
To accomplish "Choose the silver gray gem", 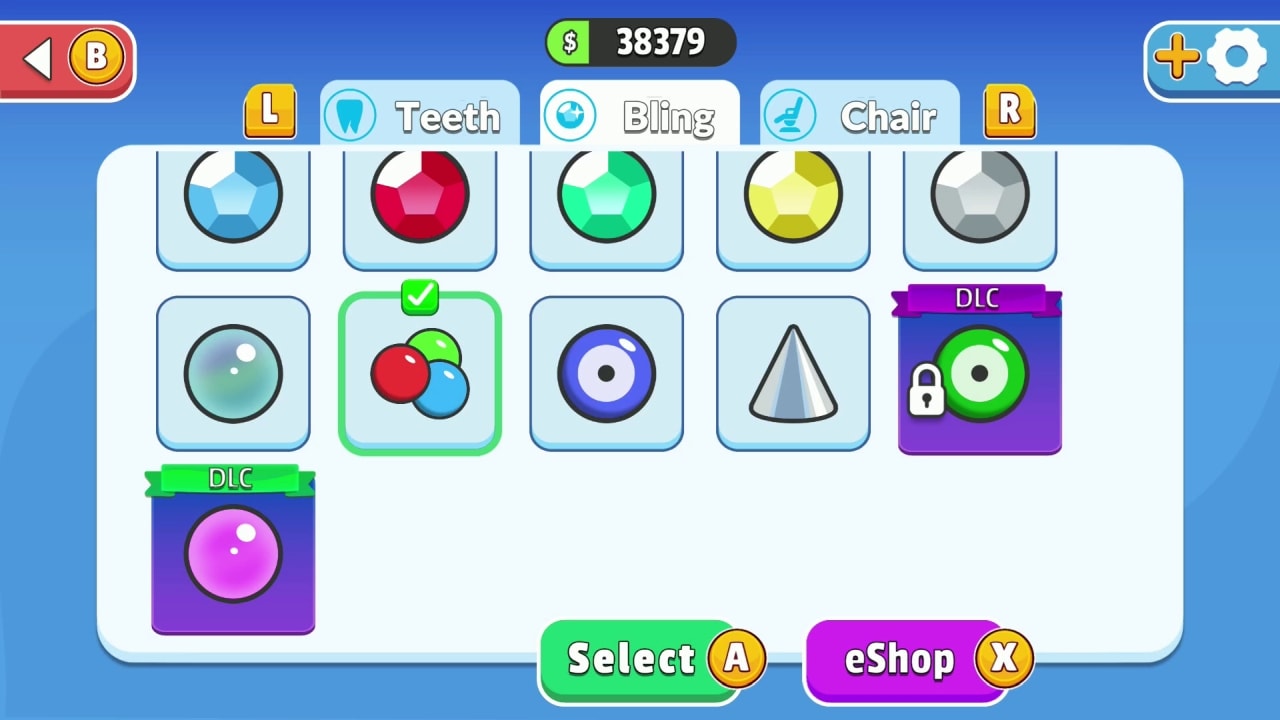I will (978, 197).
